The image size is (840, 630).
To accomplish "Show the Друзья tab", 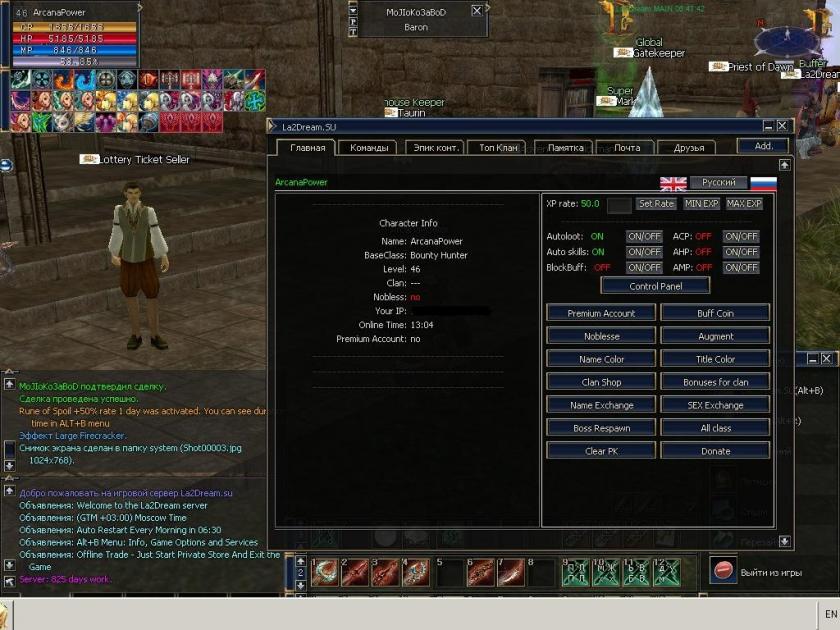I will [x=688, y=148].
